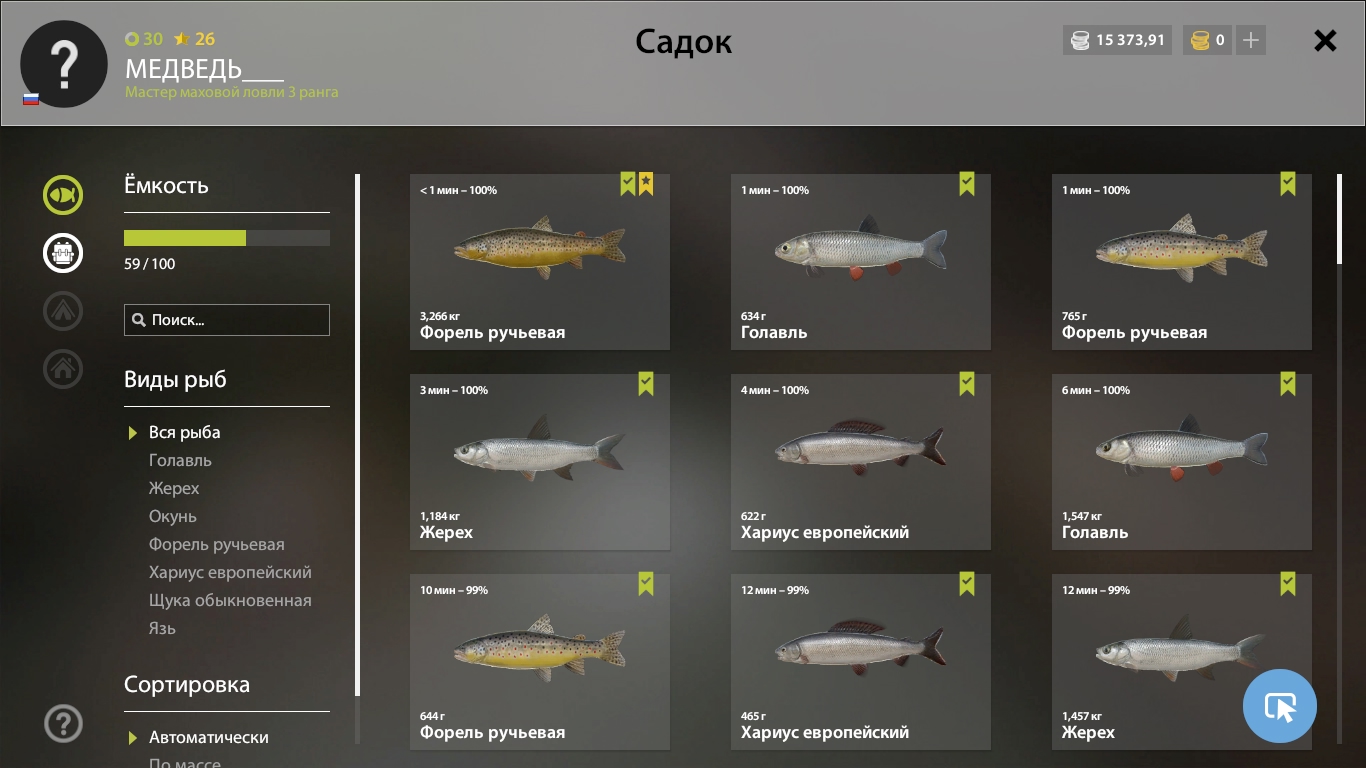Pick the 1,184 кг Жерех card
This screenshot has height=768, width=1366.
(540, 462)
